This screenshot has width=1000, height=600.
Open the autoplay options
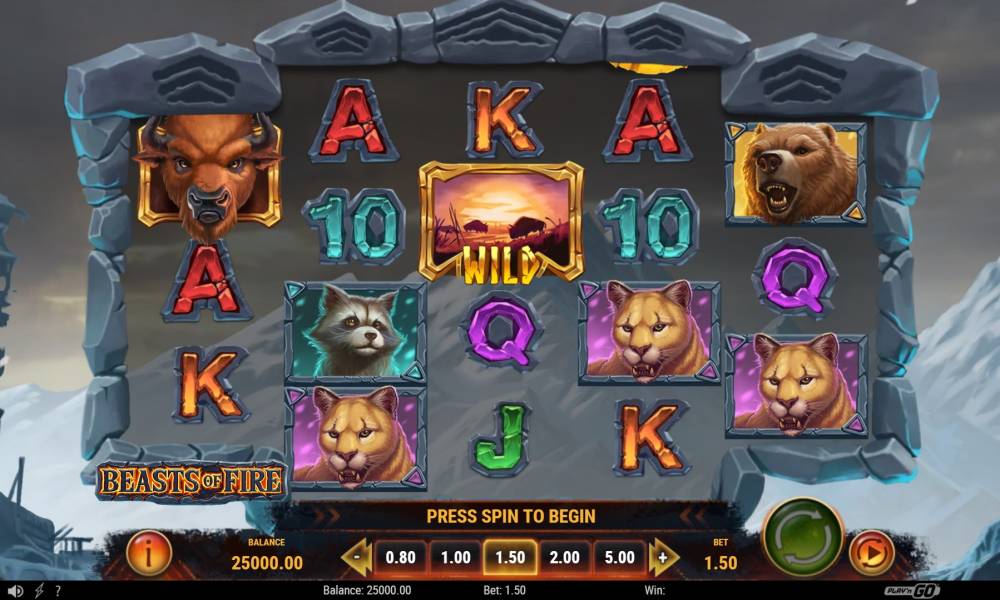click(870, 553)
